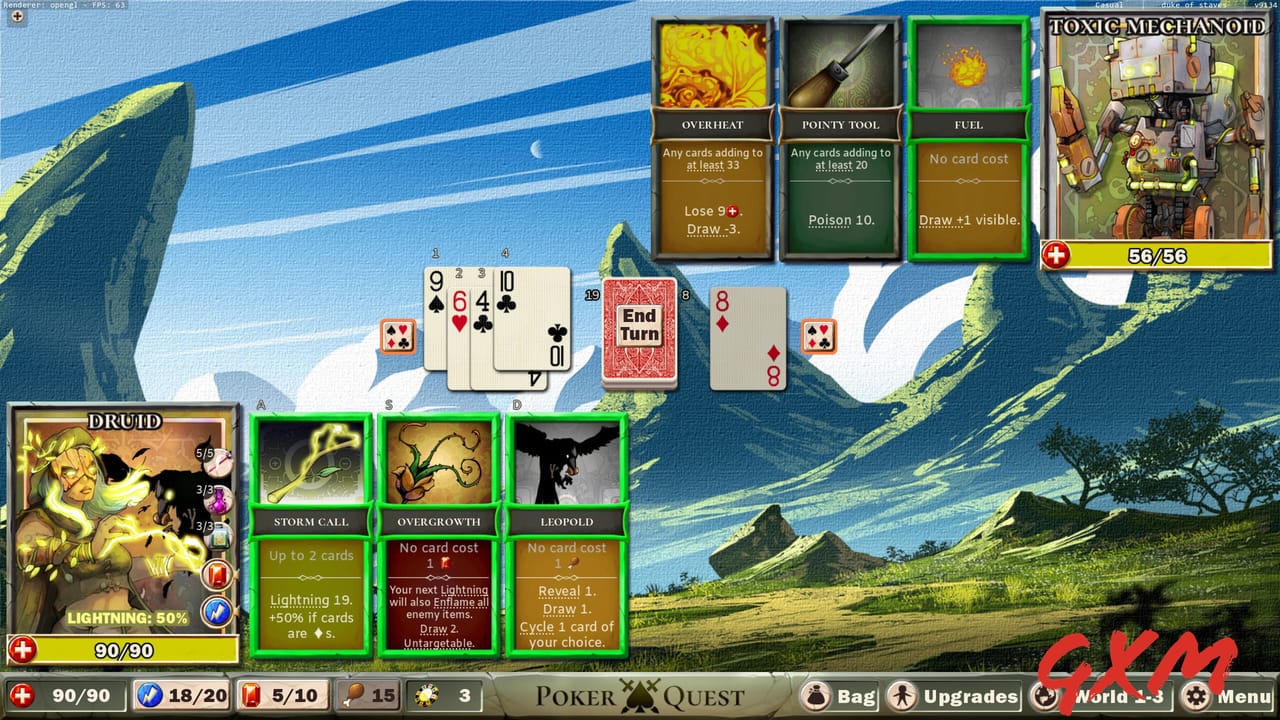Click the lightning energy 18/20 icon
The height and width of the screenshot is (720, 1280).
click(x=149, y=694)
